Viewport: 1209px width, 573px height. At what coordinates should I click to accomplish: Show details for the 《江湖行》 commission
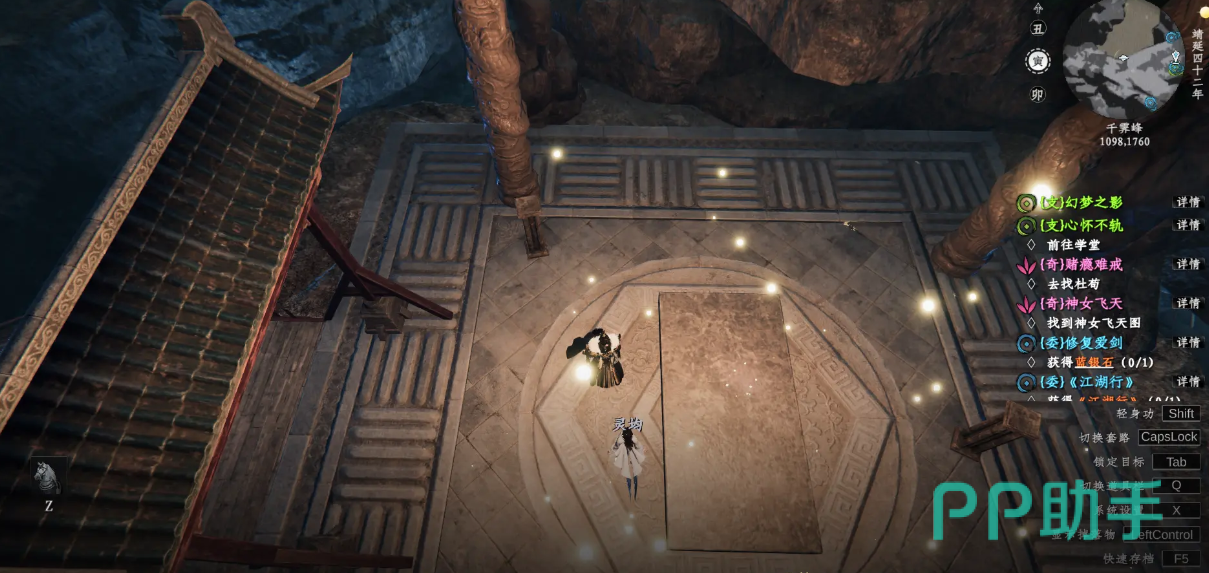[x=1188, y=382]
